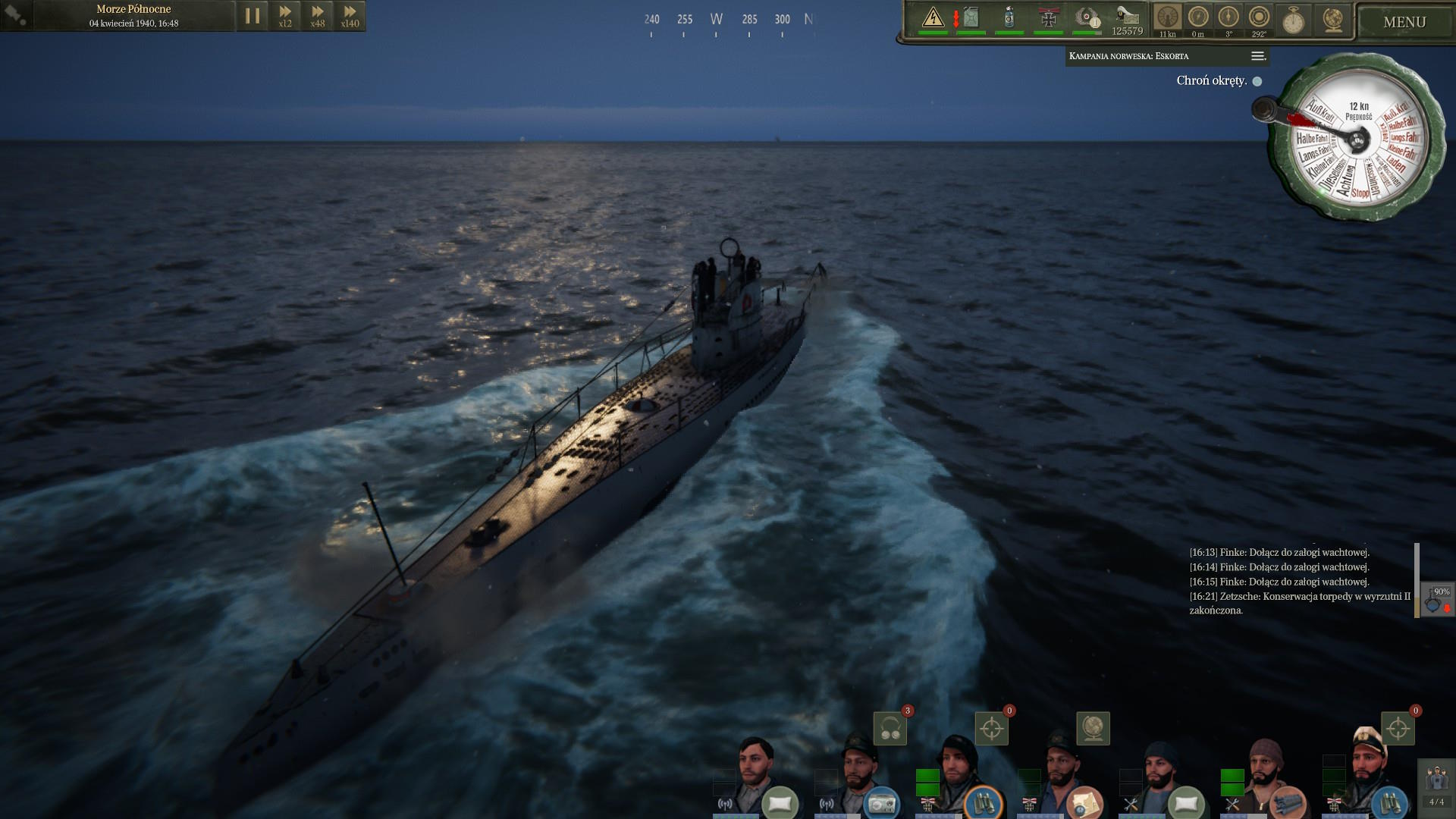Select the speed gauge showing 11 kn
1456x819 pixels.
click(1168, 18)
